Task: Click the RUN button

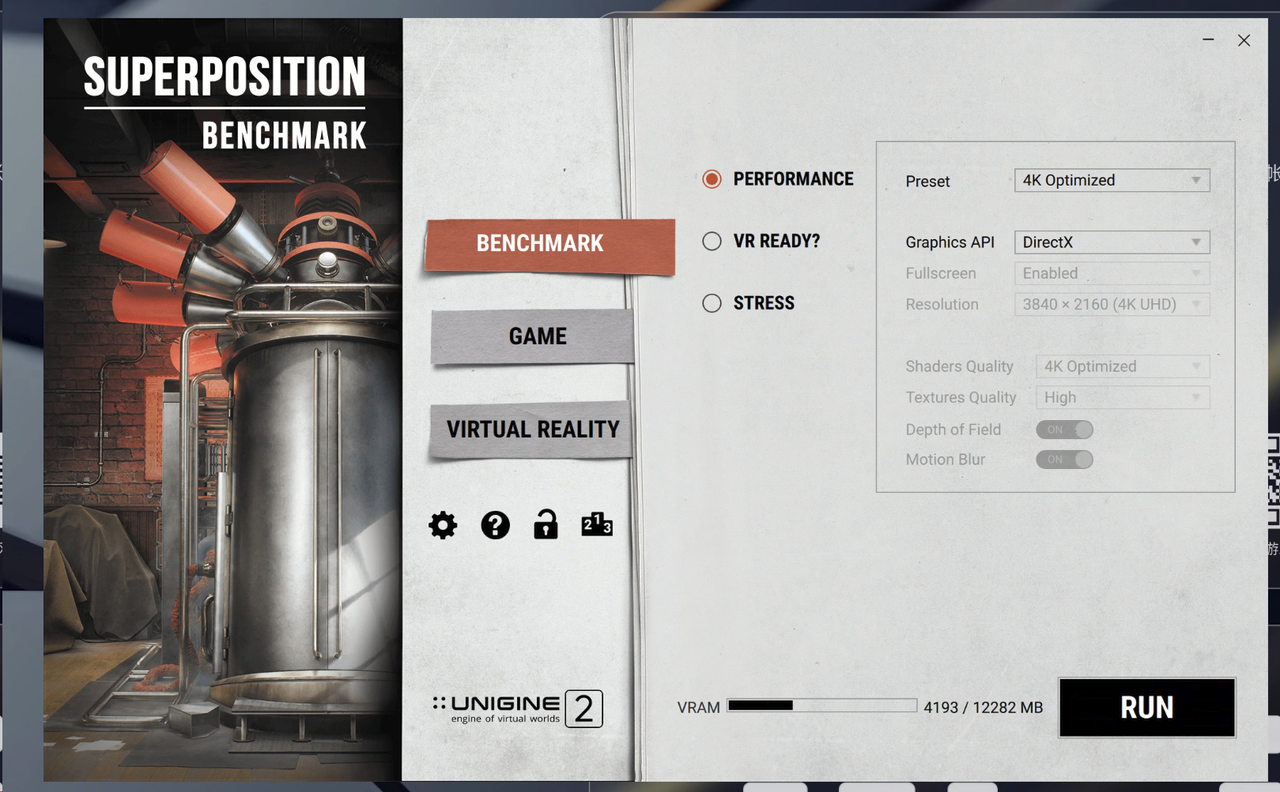Action: (1146, 708)
